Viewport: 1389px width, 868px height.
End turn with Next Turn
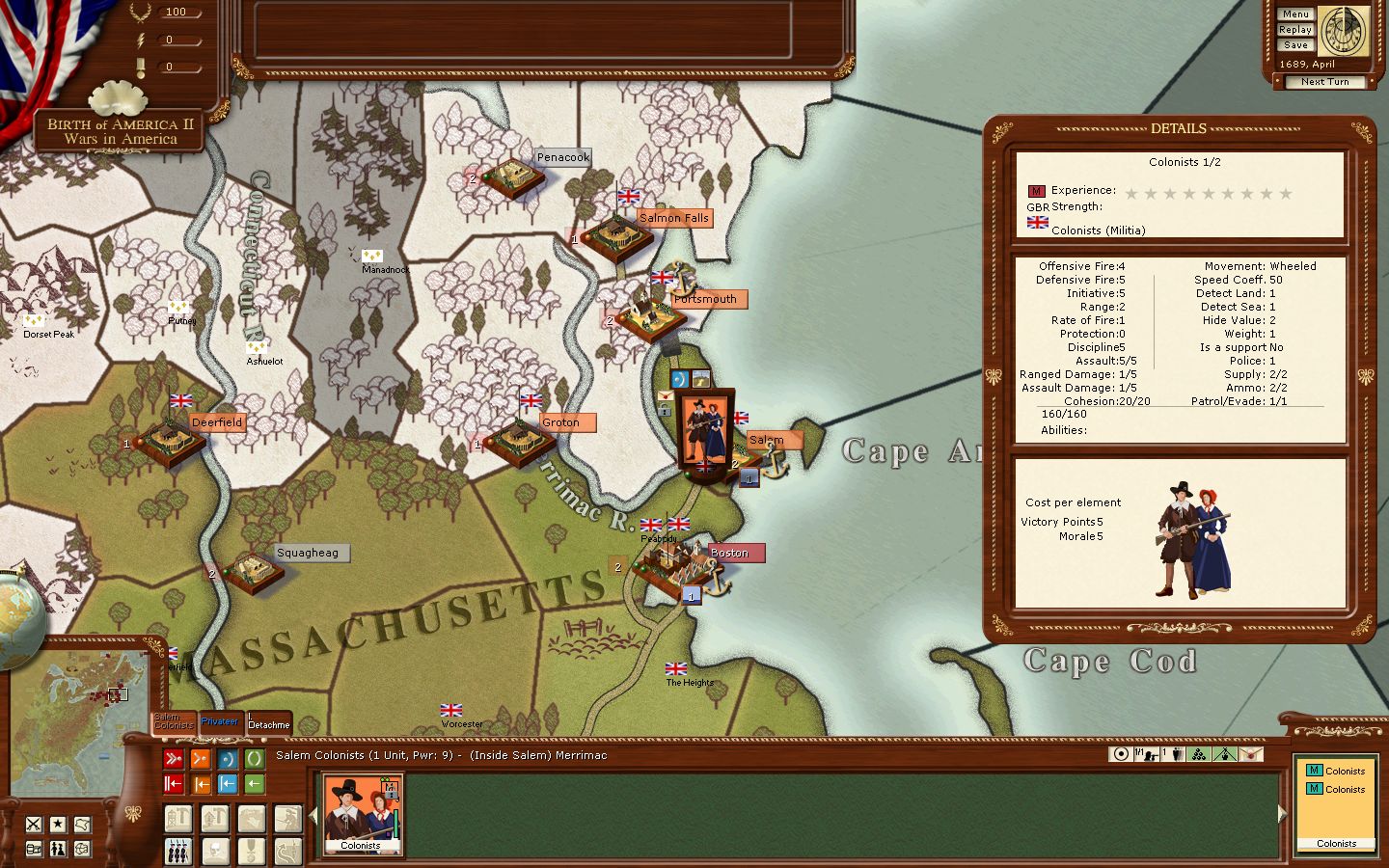1324,82
